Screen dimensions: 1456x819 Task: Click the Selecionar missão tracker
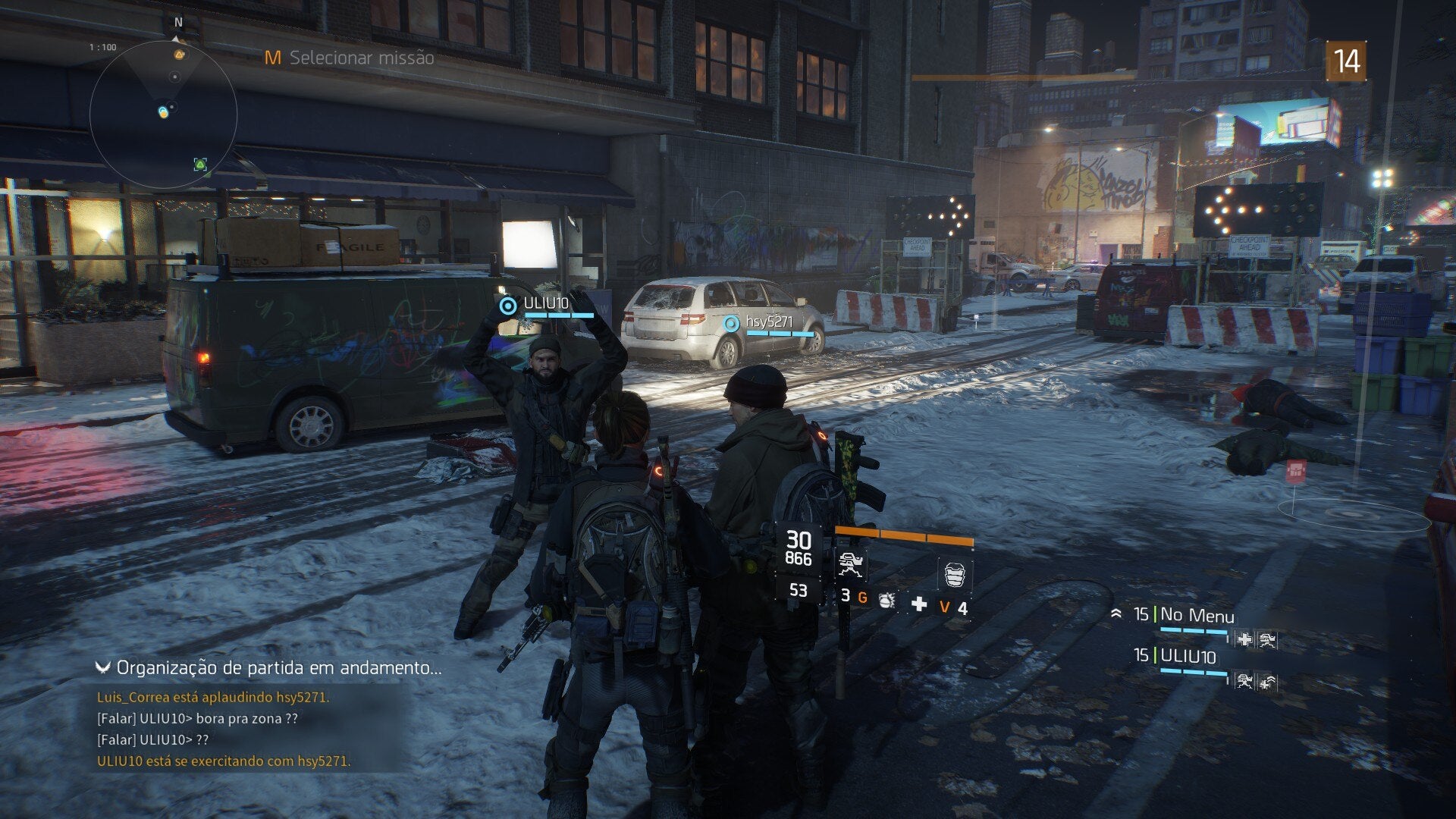[x=350, y=58]
